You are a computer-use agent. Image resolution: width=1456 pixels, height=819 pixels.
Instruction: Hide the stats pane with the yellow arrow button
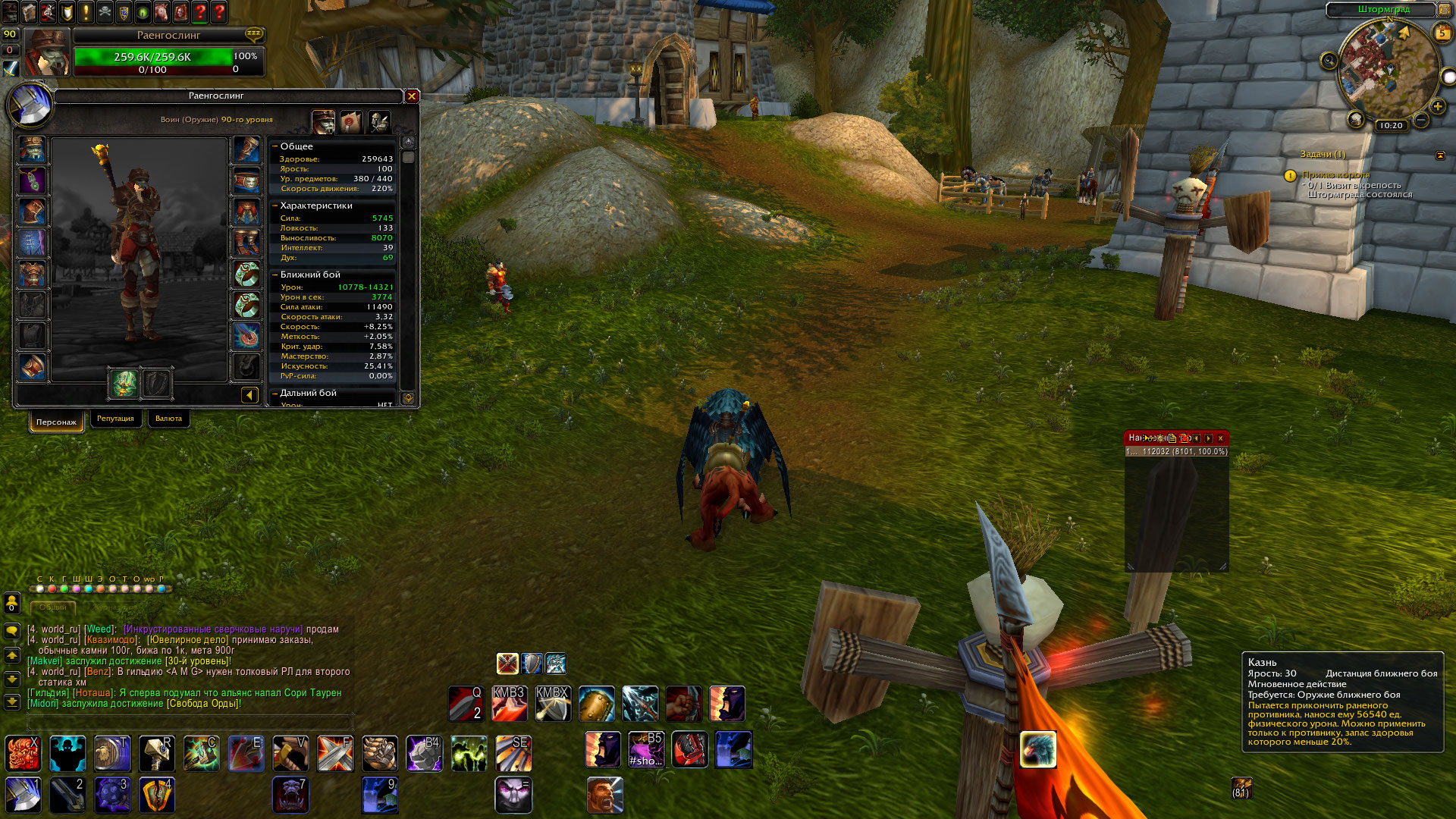(x=249, y=394)
